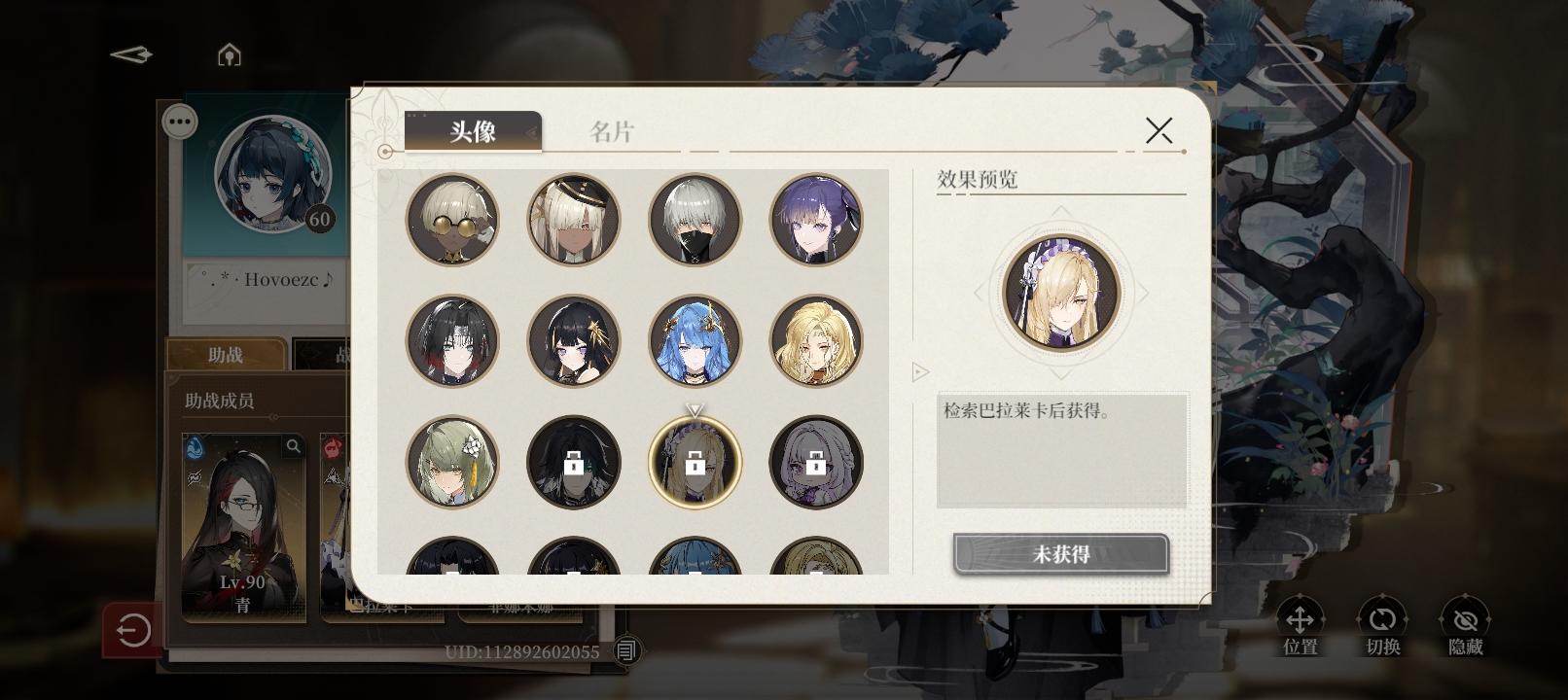The height and width of the screenshot is (700, 1568).
Task: Open the three-dot menu beside the profile avatar
Action: (178, 120)
